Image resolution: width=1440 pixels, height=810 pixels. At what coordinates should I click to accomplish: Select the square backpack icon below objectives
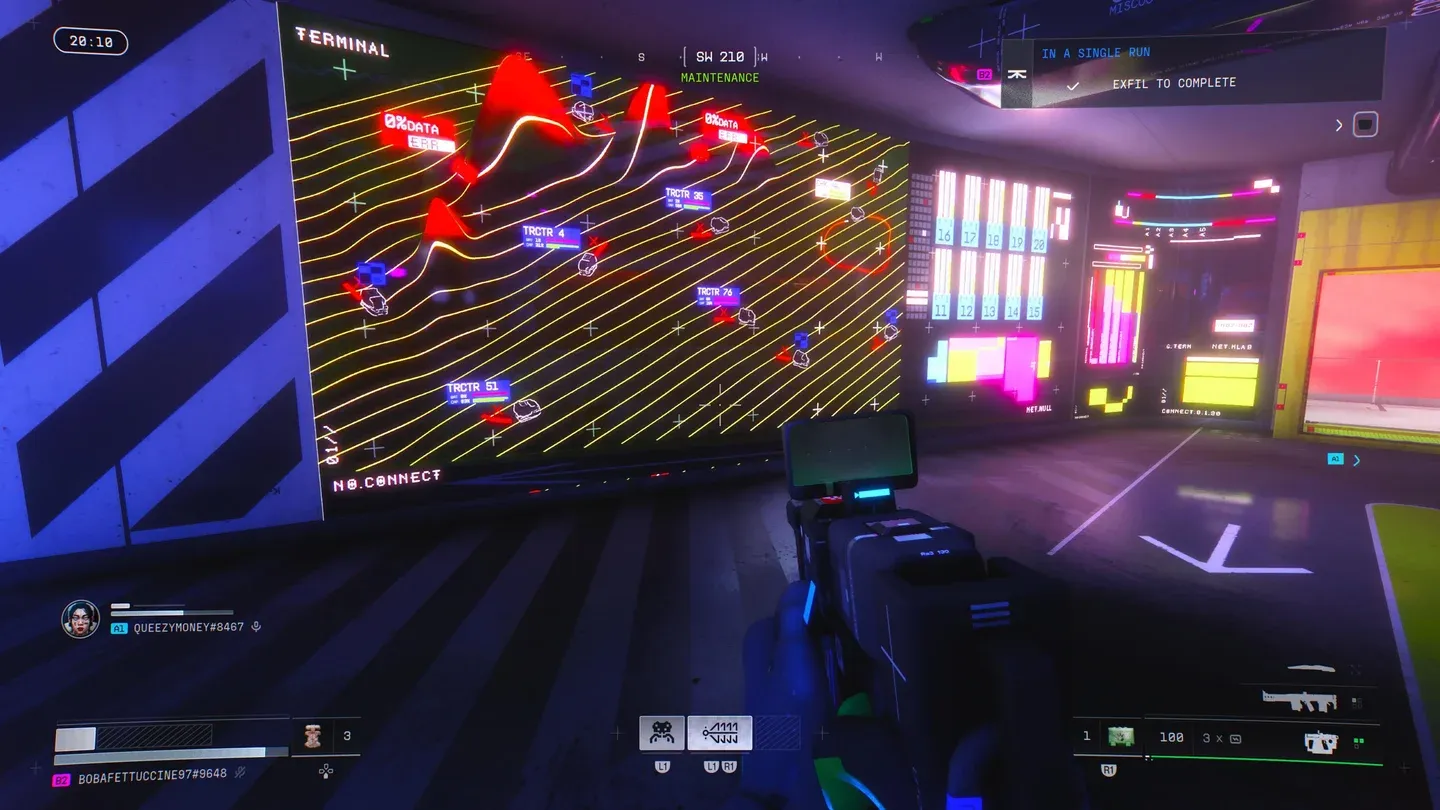click(1365, 125)
